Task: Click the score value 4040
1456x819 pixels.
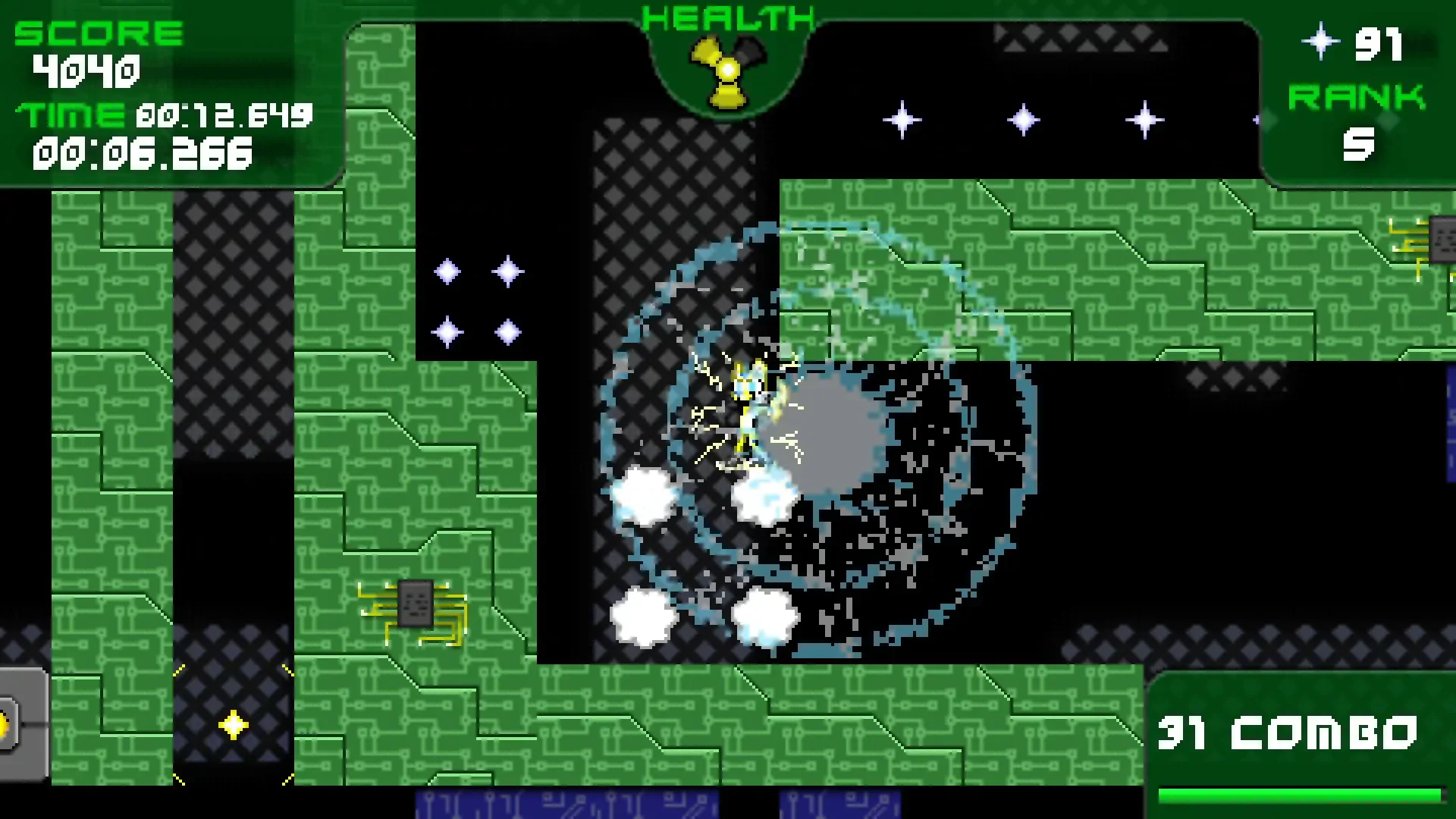Action: tap(86, 72)
